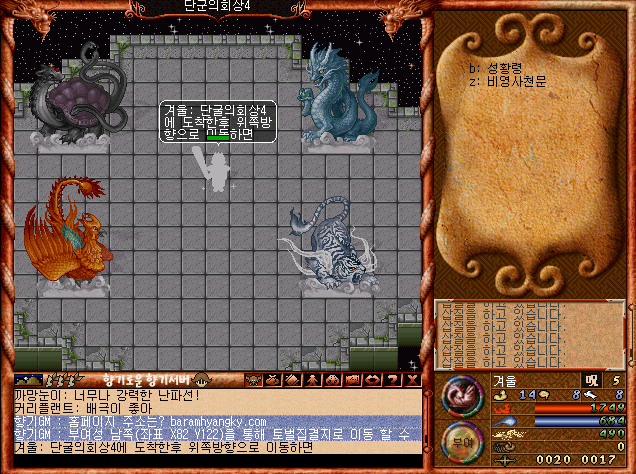Click the system message log panel
Screen dimensions: 636x474
(x=530, y=333)
